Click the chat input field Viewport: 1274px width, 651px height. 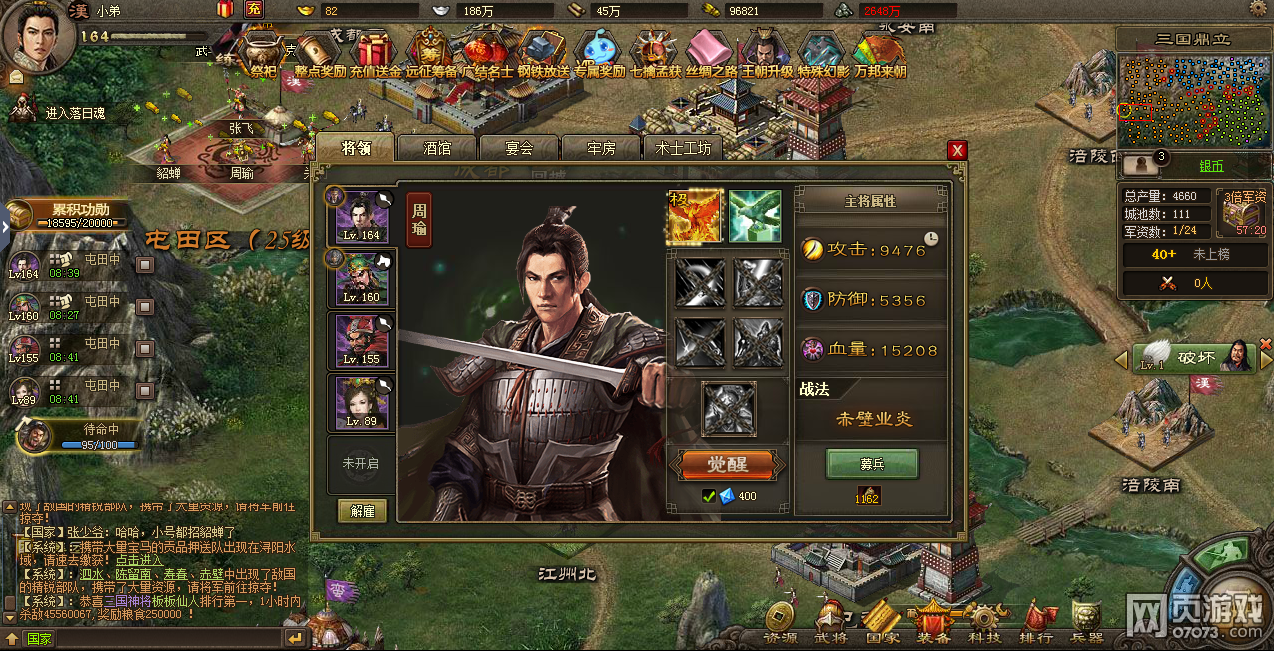coord(150,638)
